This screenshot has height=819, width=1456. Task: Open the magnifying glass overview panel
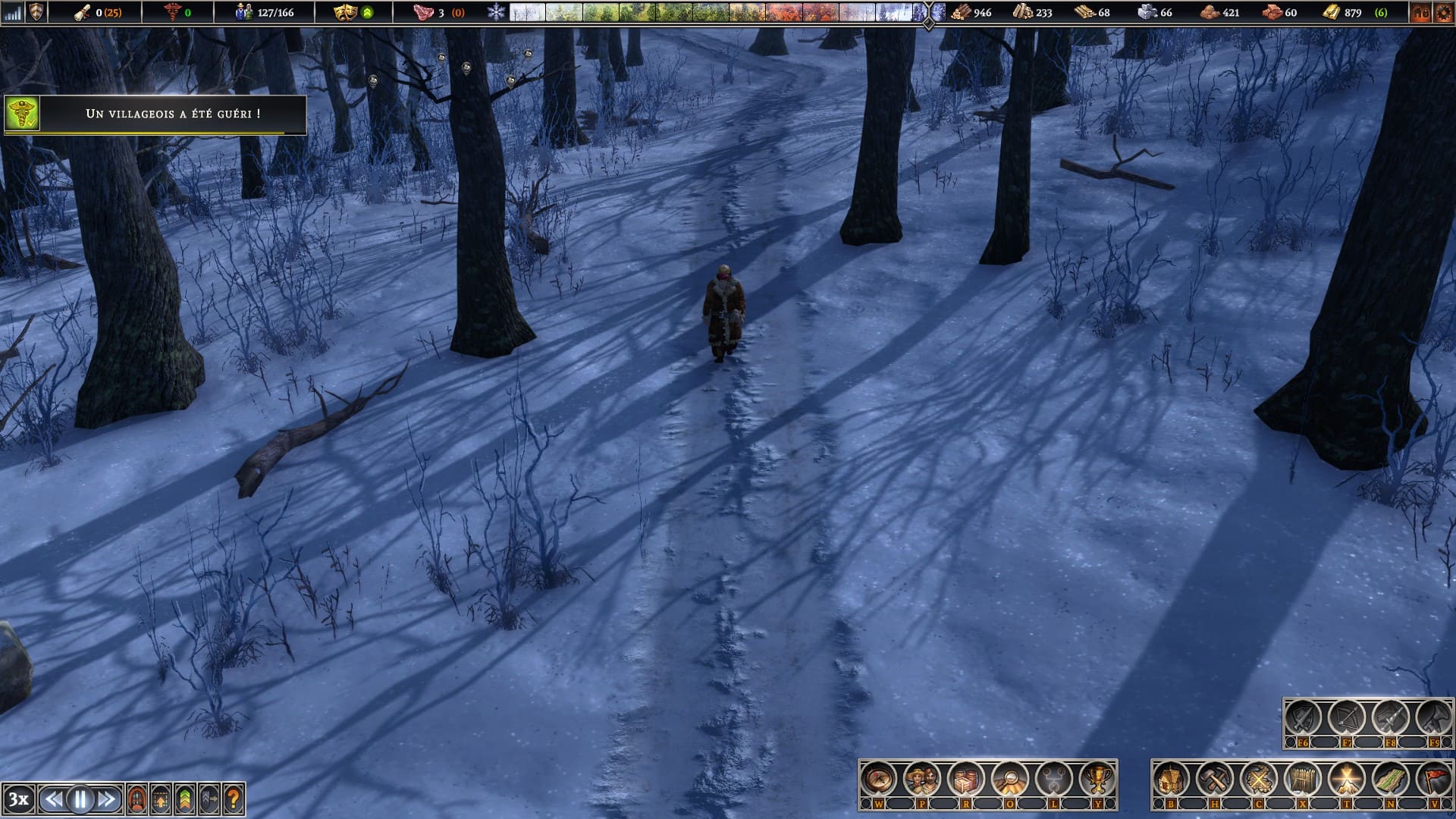tap(1010, 779)
